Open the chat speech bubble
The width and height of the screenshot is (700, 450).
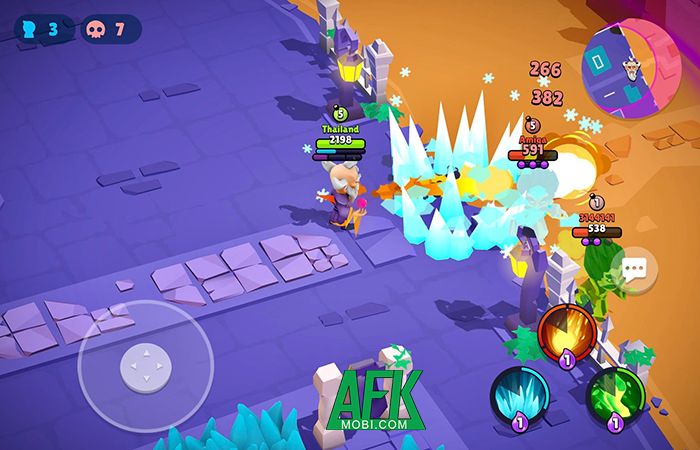click(634, 268)
